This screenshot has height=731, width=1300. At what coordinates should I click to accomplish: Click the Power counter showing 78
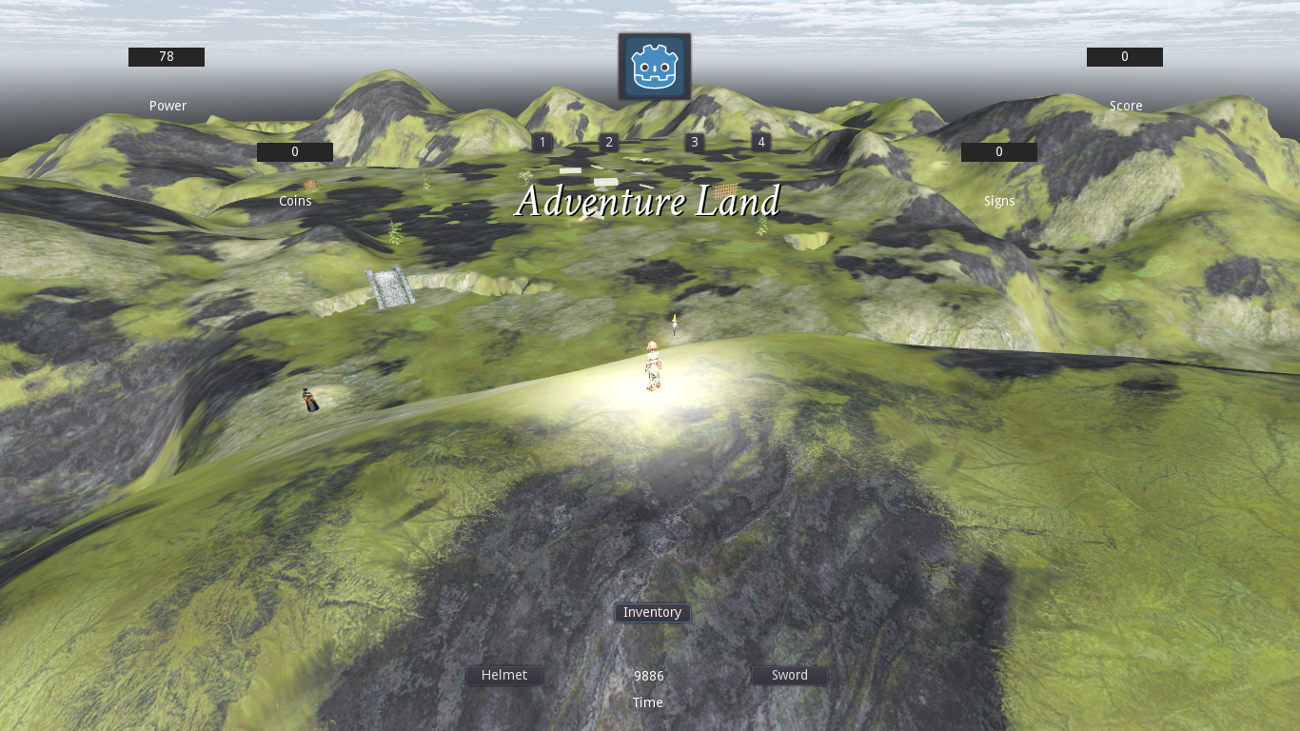[x=165, y=56]
